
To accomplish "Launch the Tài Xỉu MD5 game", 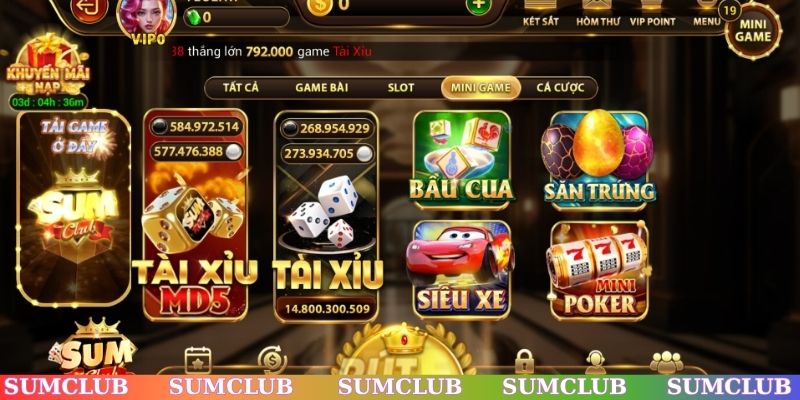I will 196,215.
